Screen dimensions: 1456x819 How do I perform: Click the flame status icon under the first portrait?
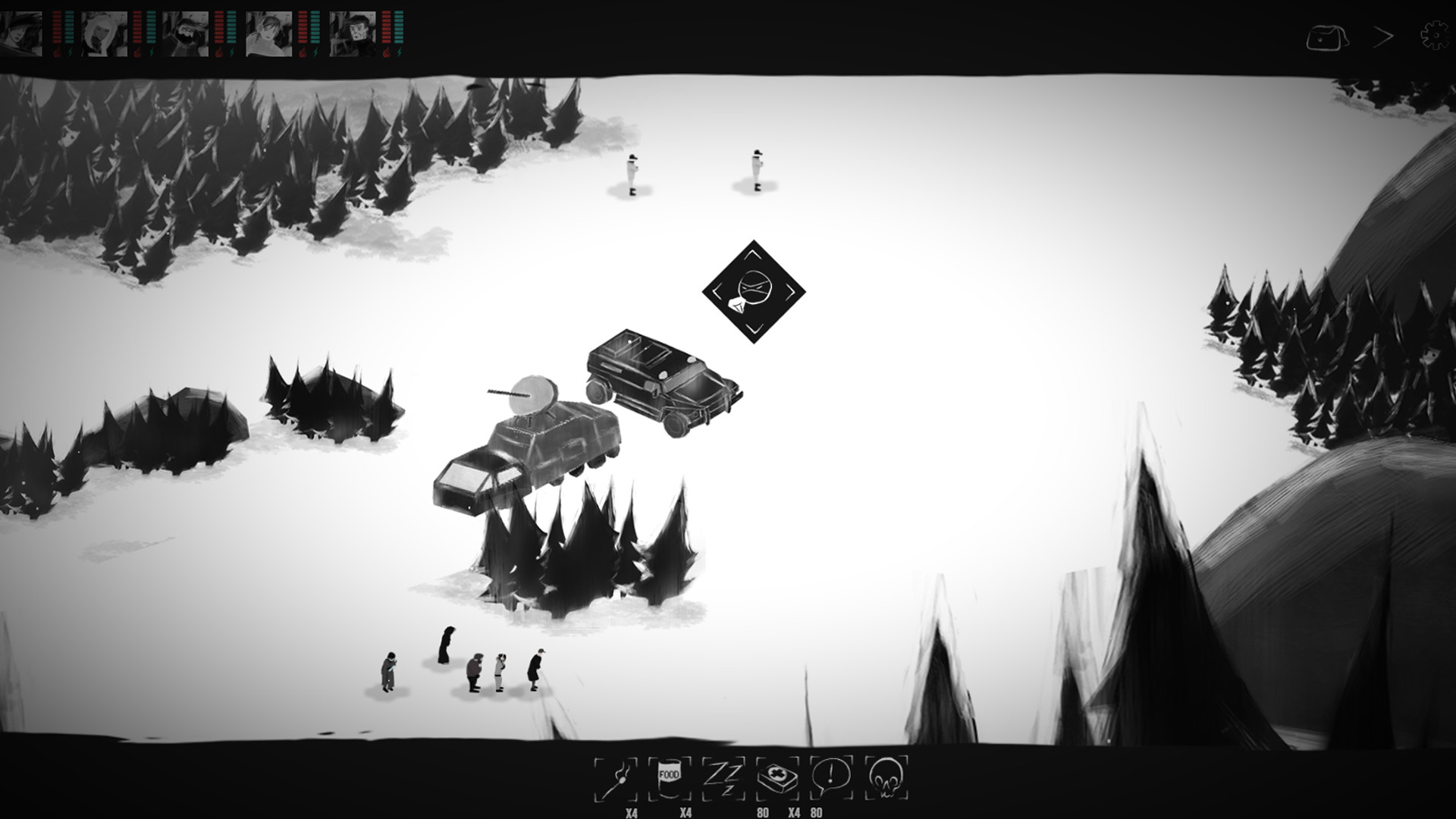[57, 52]
